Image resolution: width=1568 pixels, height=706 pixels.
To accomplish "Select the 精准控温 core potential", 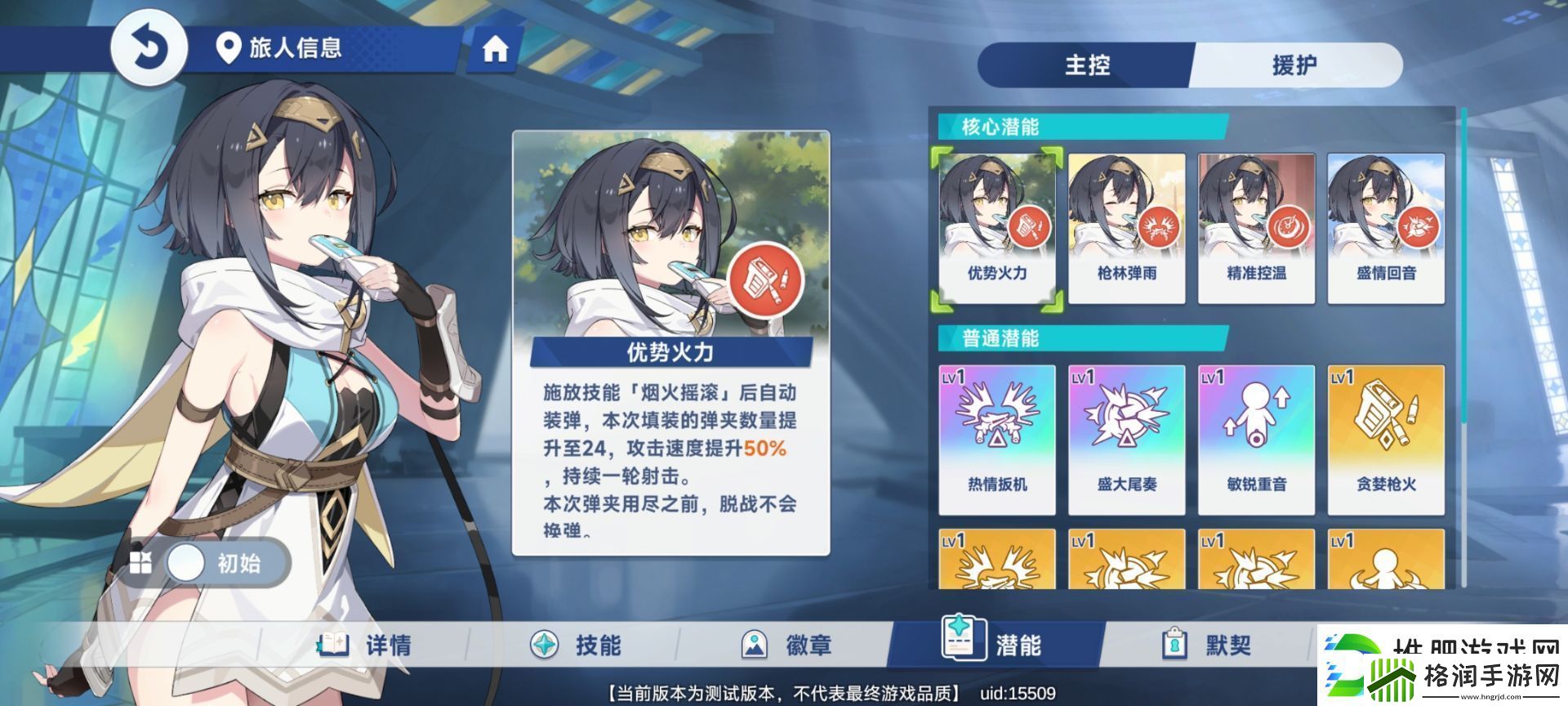I will (1255, 221).
